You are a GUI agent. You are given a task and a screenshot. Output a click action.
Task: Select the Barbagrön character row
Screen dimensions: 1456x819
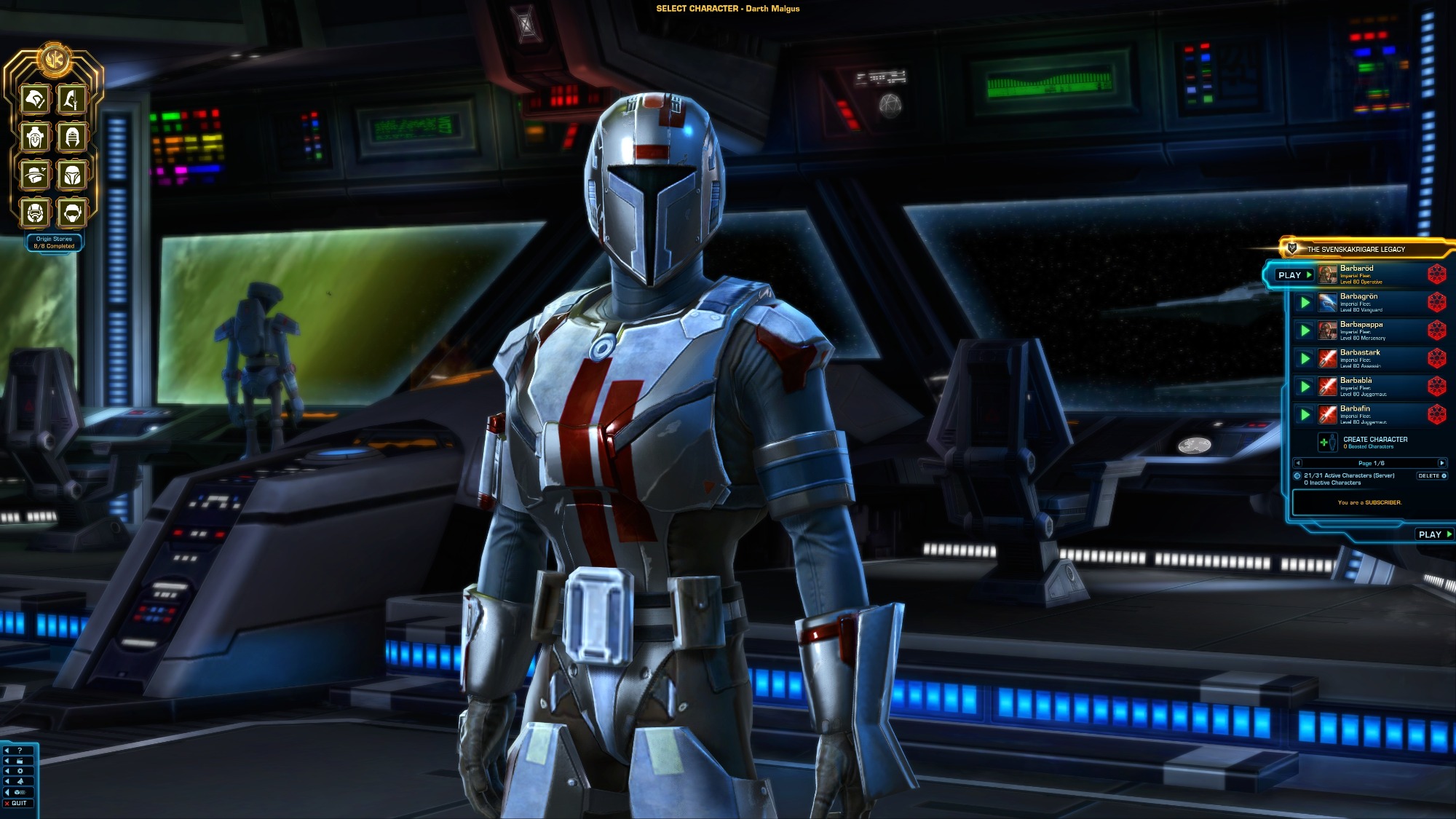pyautogui.click(x=1360, y=302)
